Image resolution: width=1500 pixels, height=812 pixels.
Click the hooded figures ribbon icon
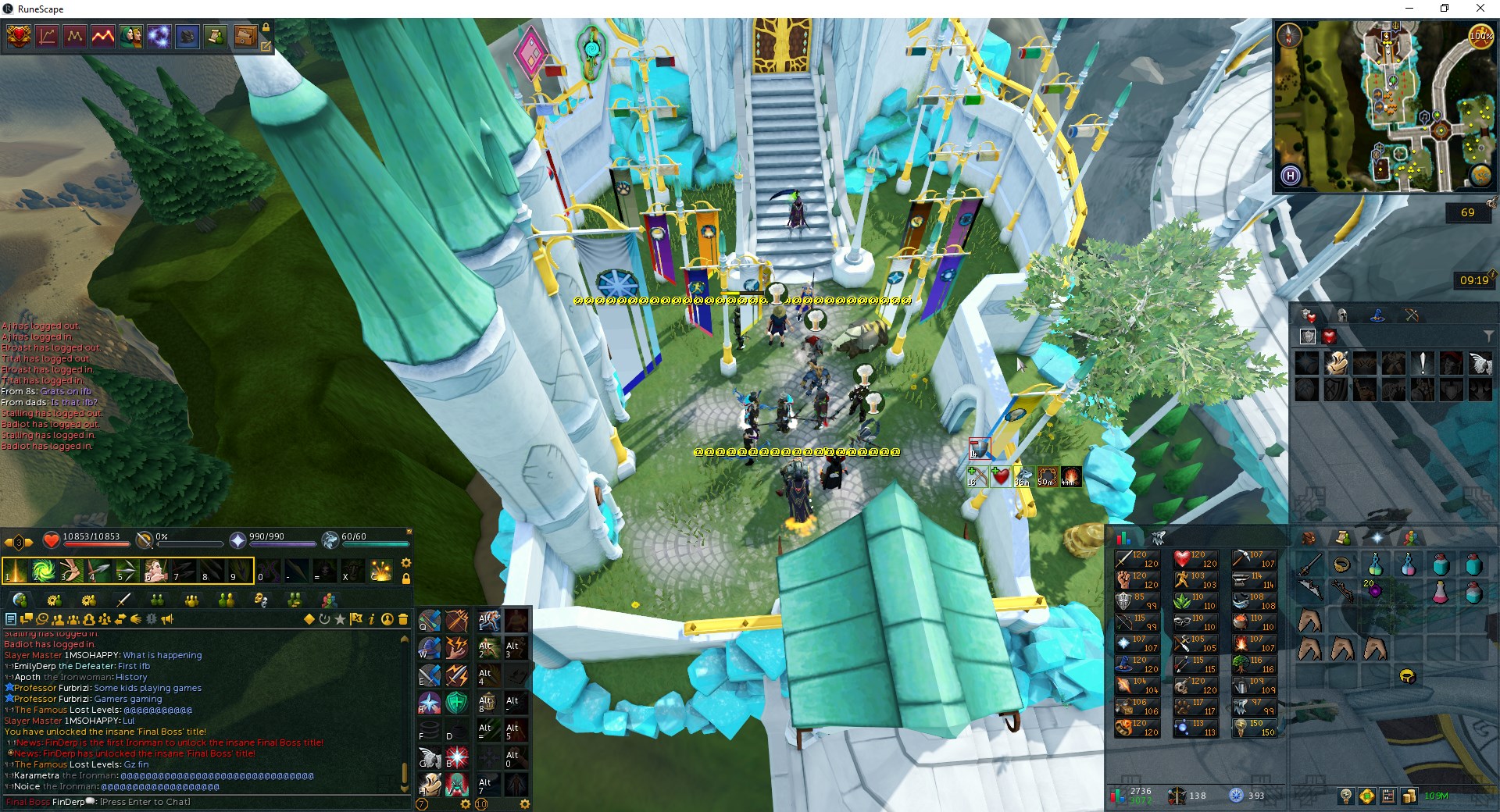pos(131,36)
